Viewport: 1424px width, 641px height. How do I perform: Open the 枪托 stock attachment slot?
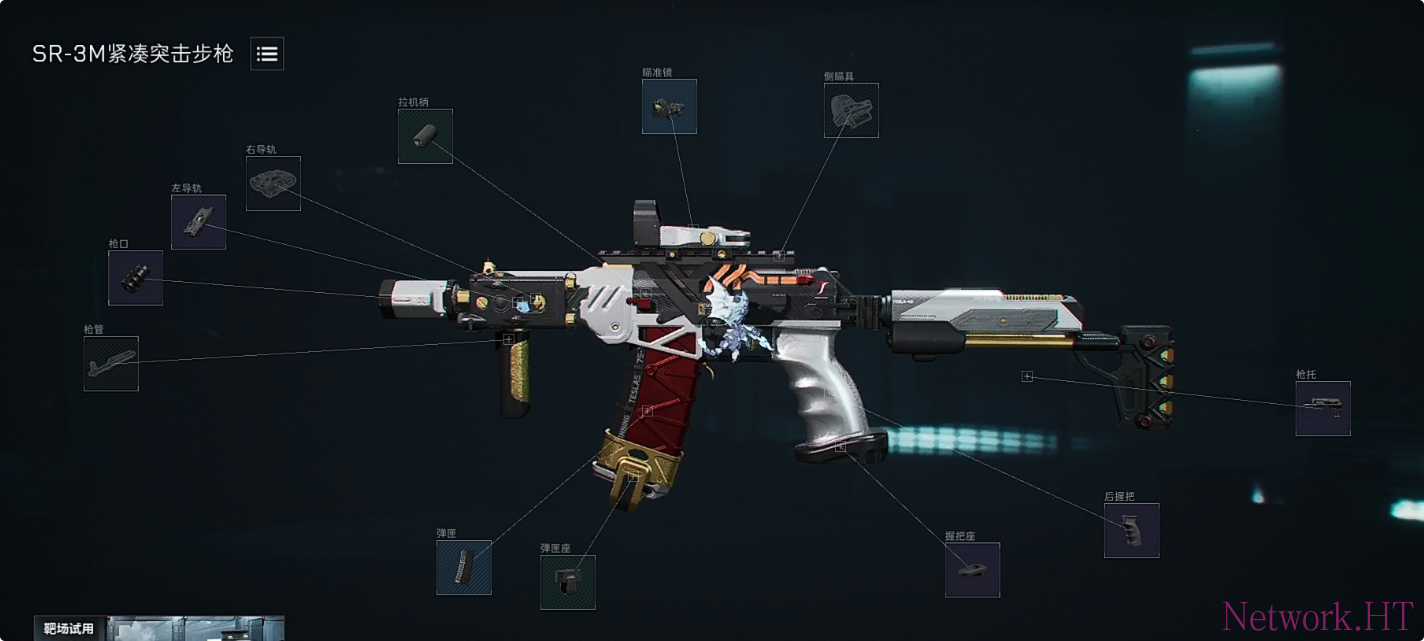(1322, 408)
